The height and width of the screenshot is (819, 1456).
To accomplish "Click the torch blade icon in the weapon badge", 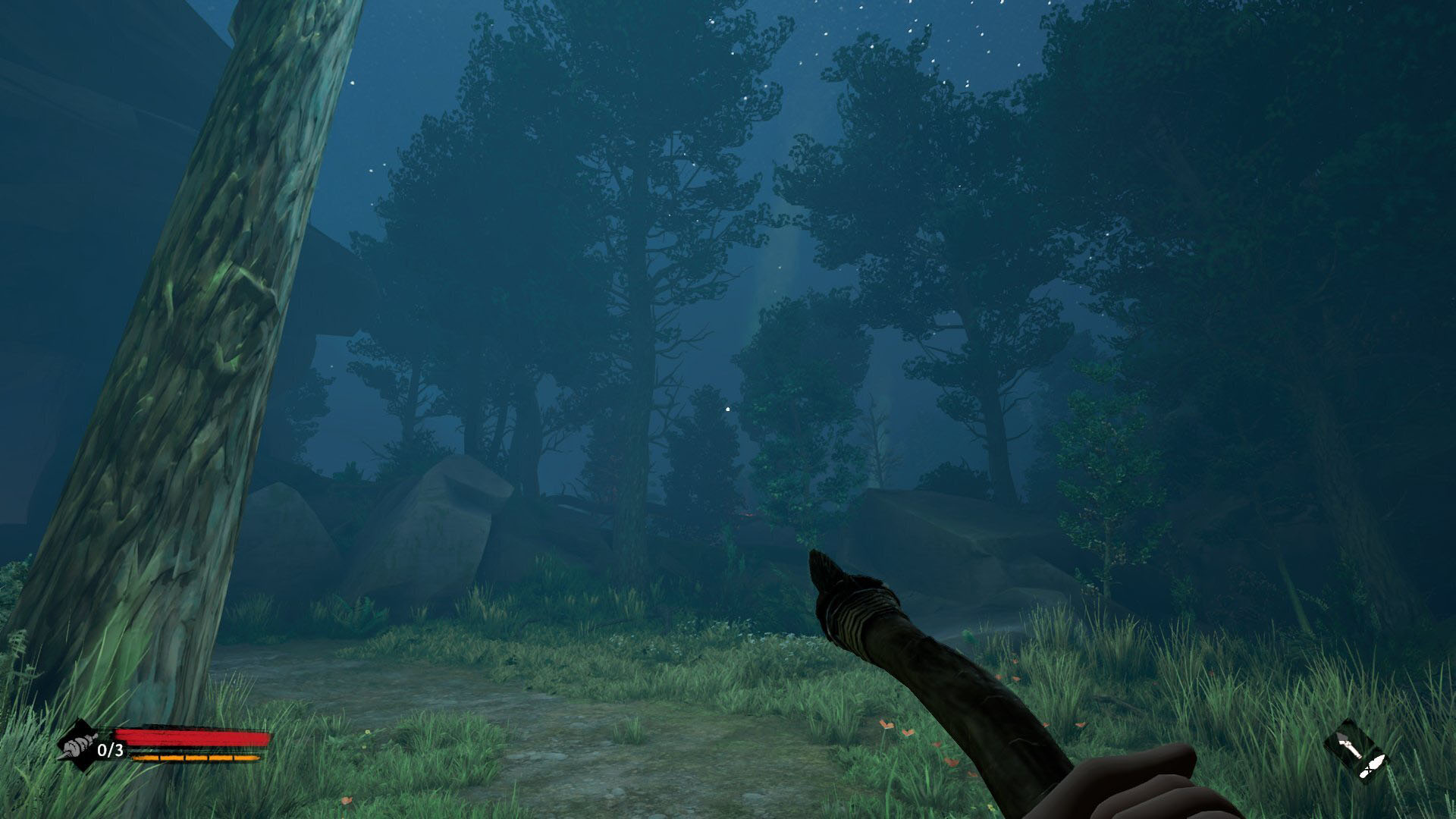I will [x=1350, y=746].
